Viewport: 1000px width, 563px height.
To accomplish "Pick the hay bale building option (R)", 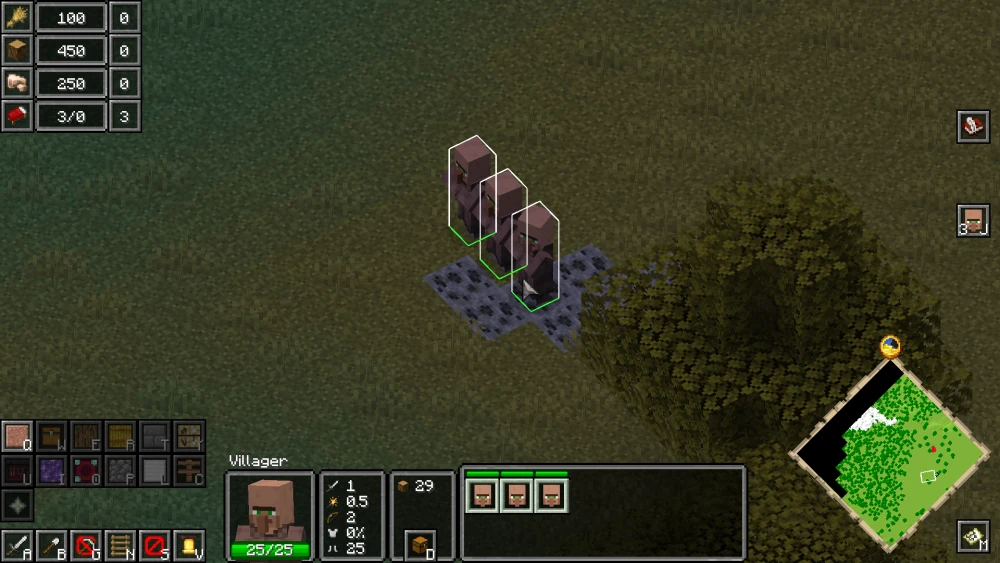I will (x=120, y=437).
